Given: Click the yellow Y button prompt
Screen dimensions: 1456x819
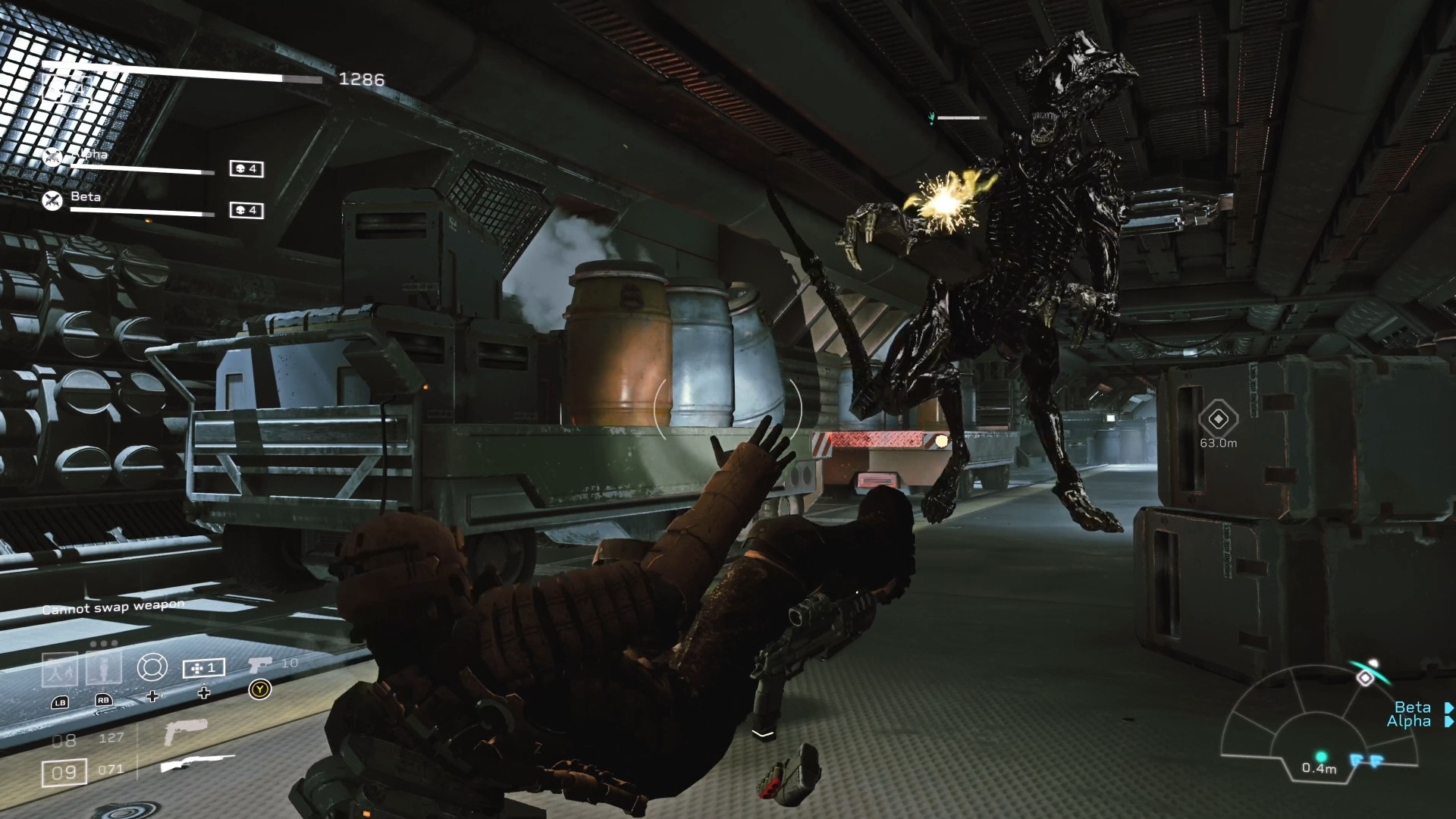Looking at the screenshot, I should [259, 690].
